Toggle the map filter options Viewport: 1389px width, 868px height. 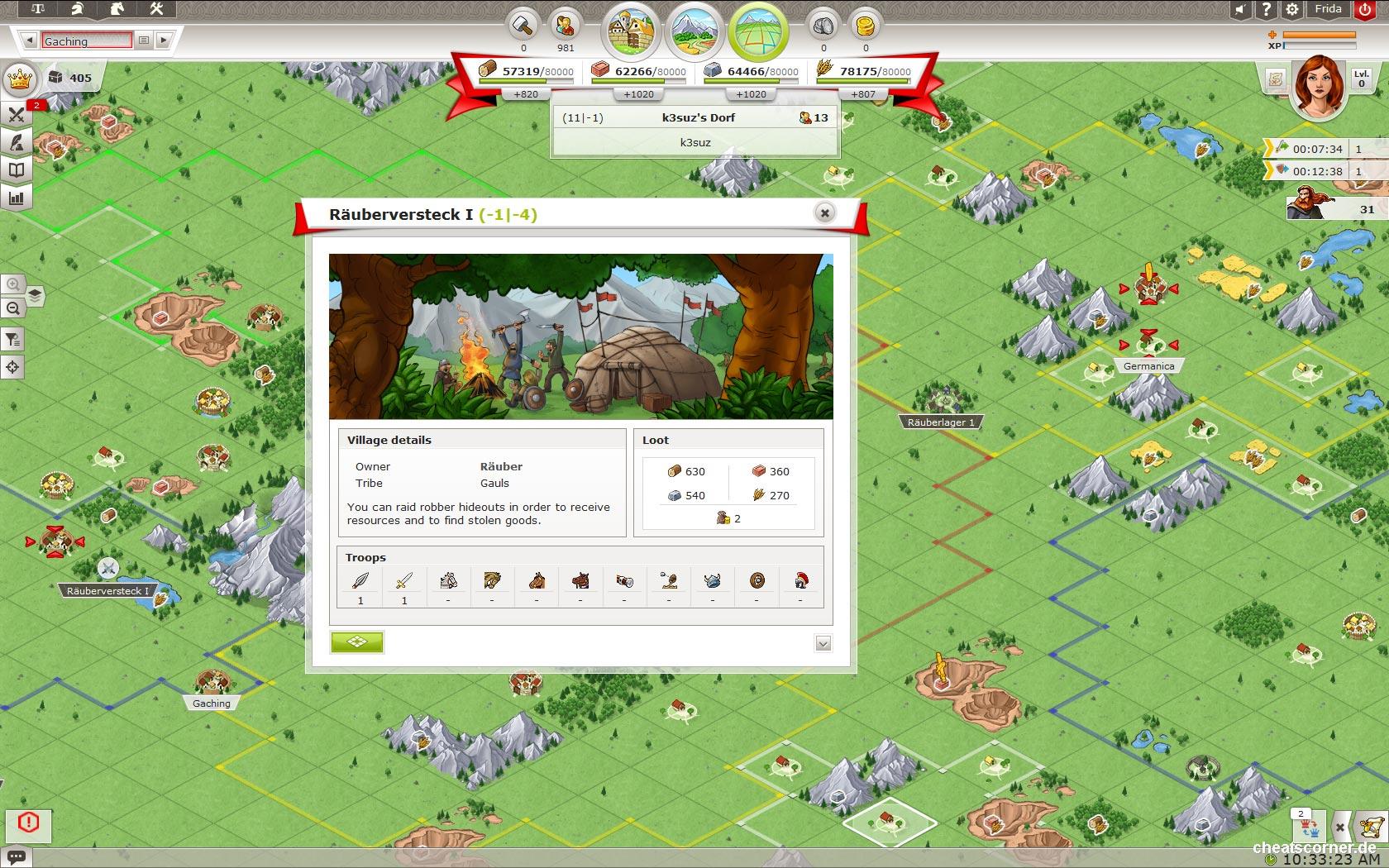click(13, 339)
